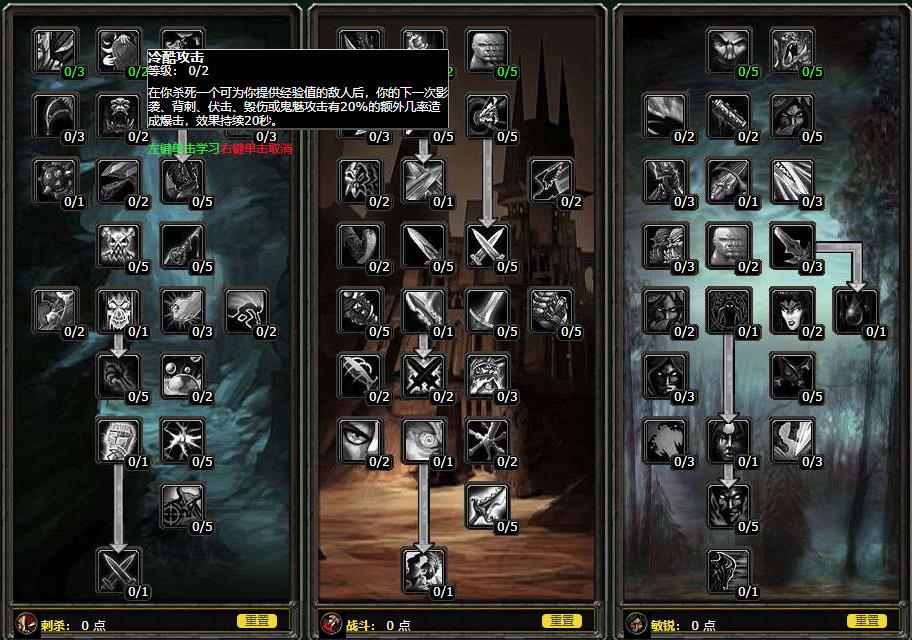The height and width of the screenshot is (640, 912).
Task: Select the bottom-most 0/1 talent in 敏锐 tree
Action: [727, 570]
